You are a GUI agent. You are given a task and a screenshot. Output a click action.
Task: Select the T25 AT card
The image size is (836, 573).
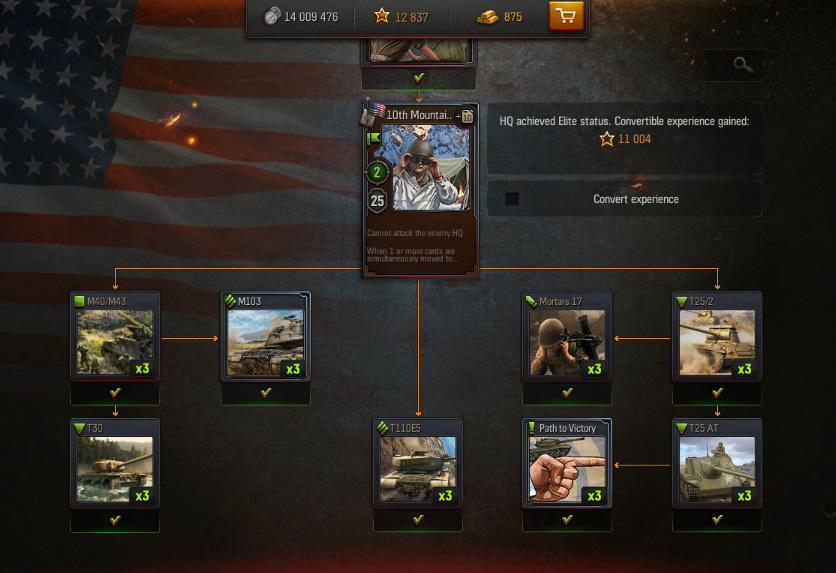pos(717,464)
